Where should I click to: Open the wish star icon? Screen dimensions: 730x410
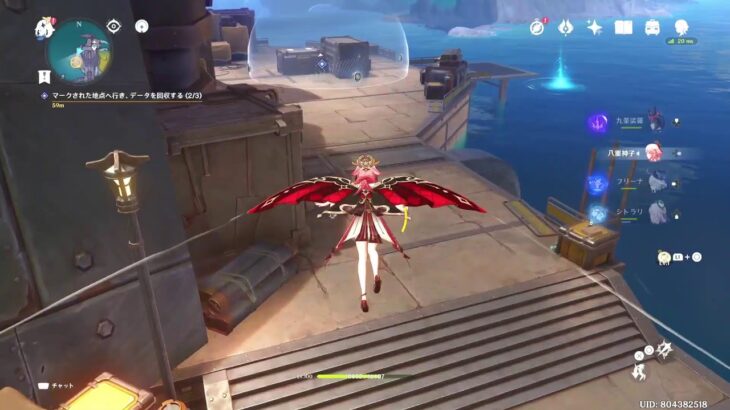pos(594,27)
